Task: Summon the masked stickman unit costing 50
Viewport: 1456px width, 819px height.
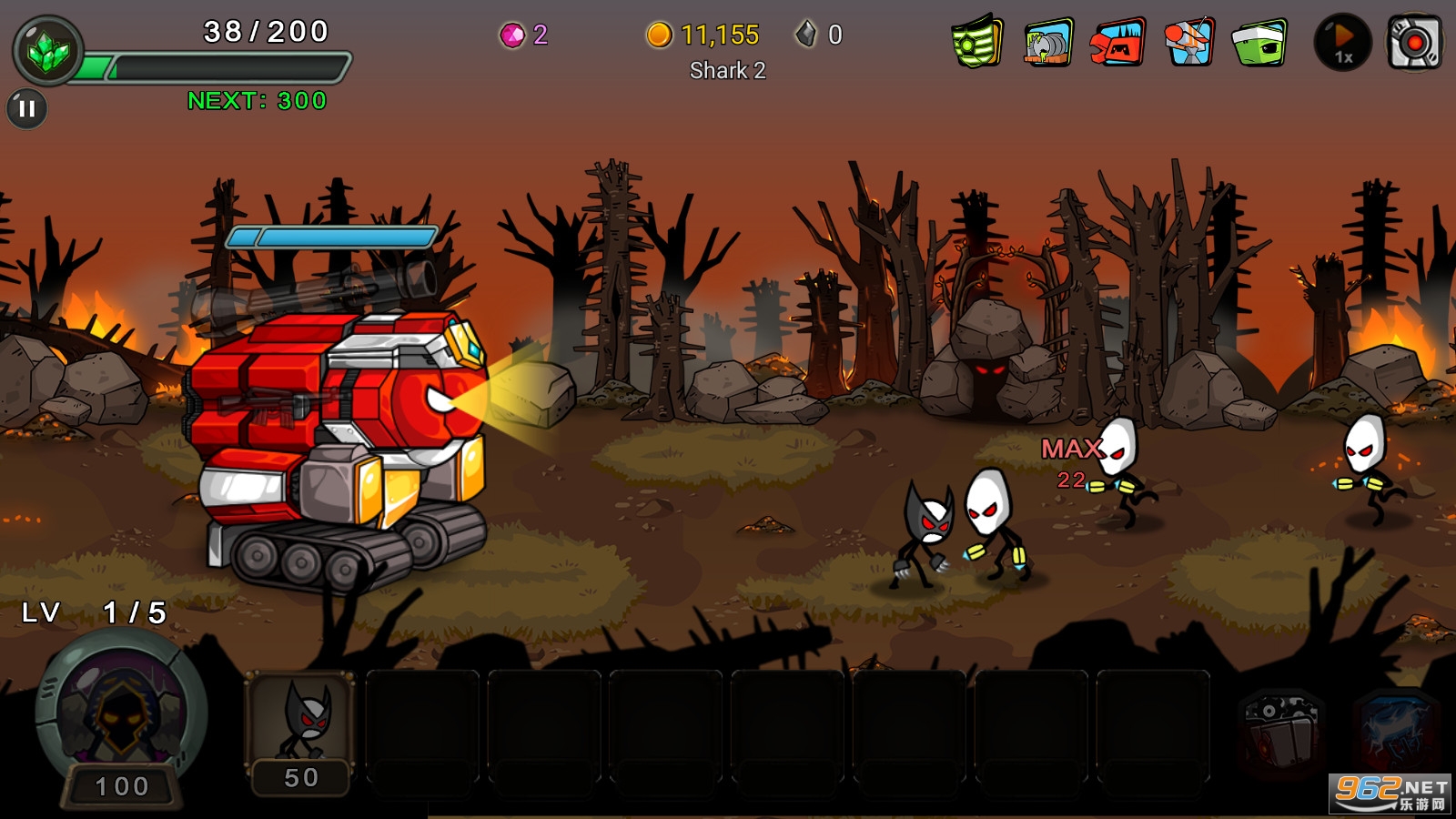Action: (301, 733)
